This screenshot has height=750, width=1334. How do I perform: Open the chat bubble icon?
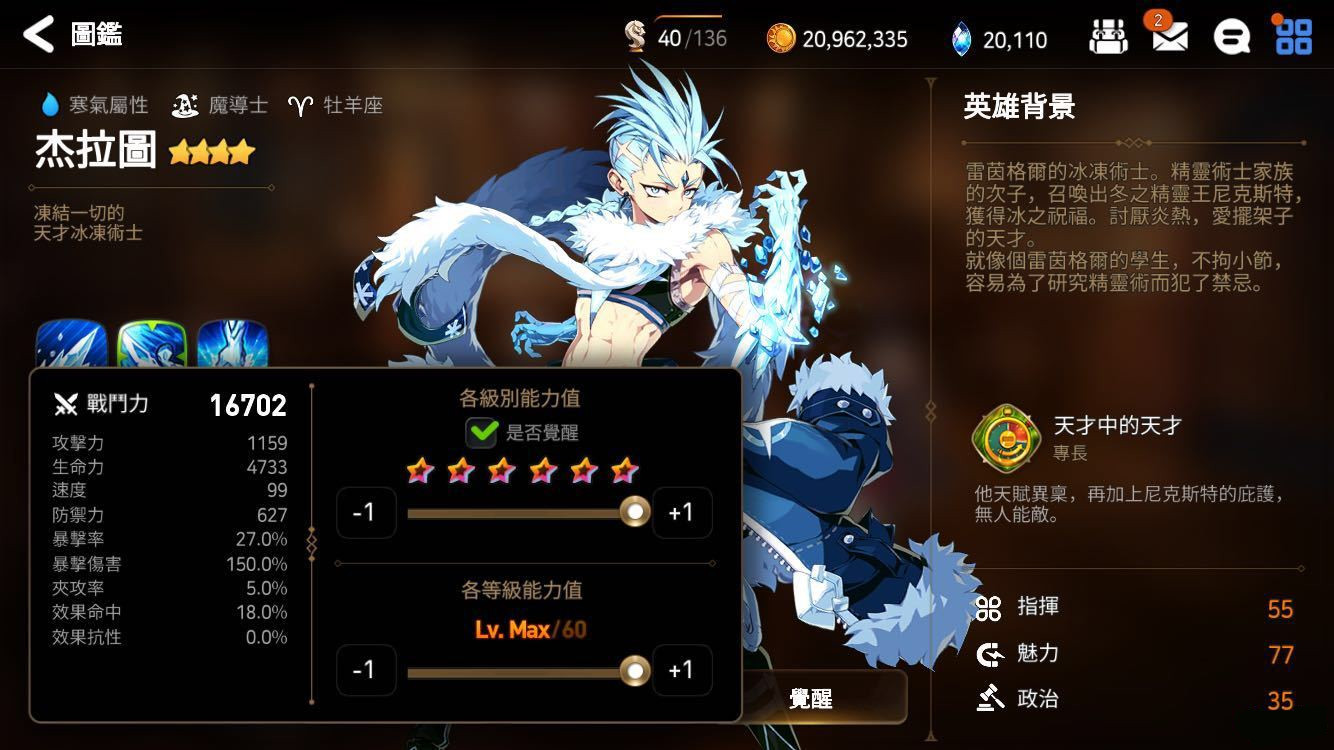(x=1233, y=35)
